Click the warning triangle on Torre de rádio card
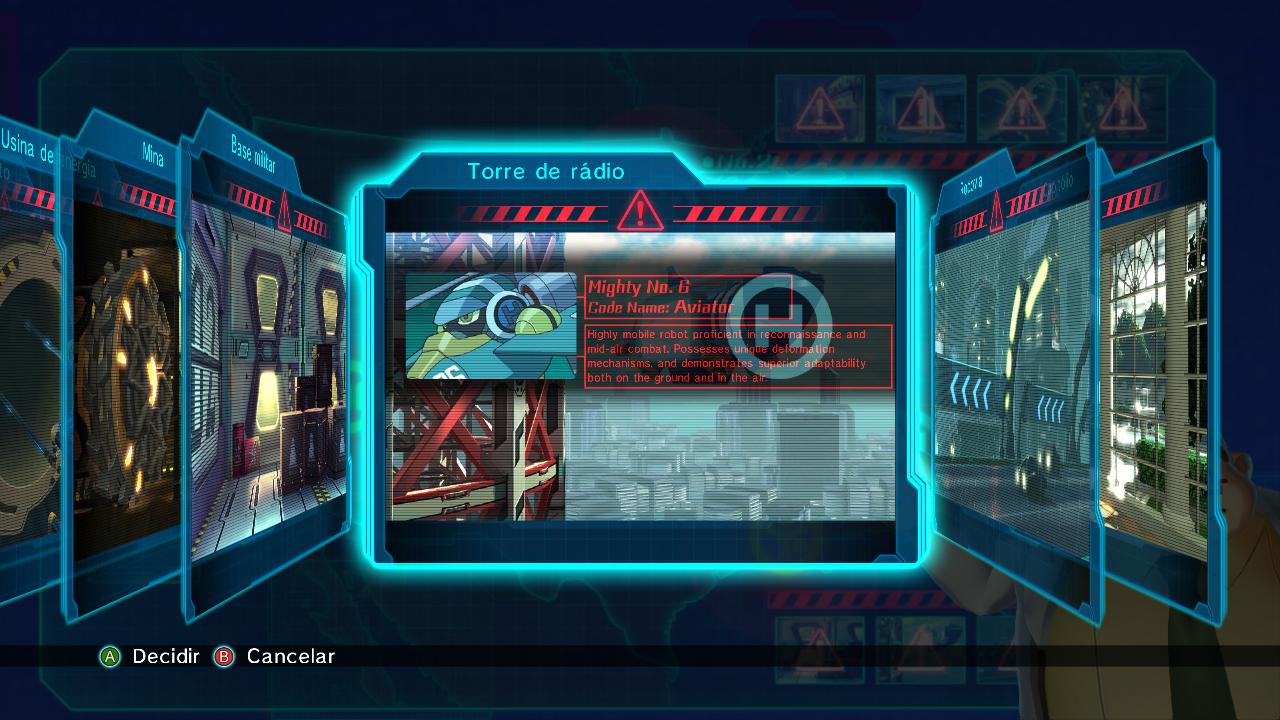This screenshot has width=1280, height=720. click(x=639, y=213)
